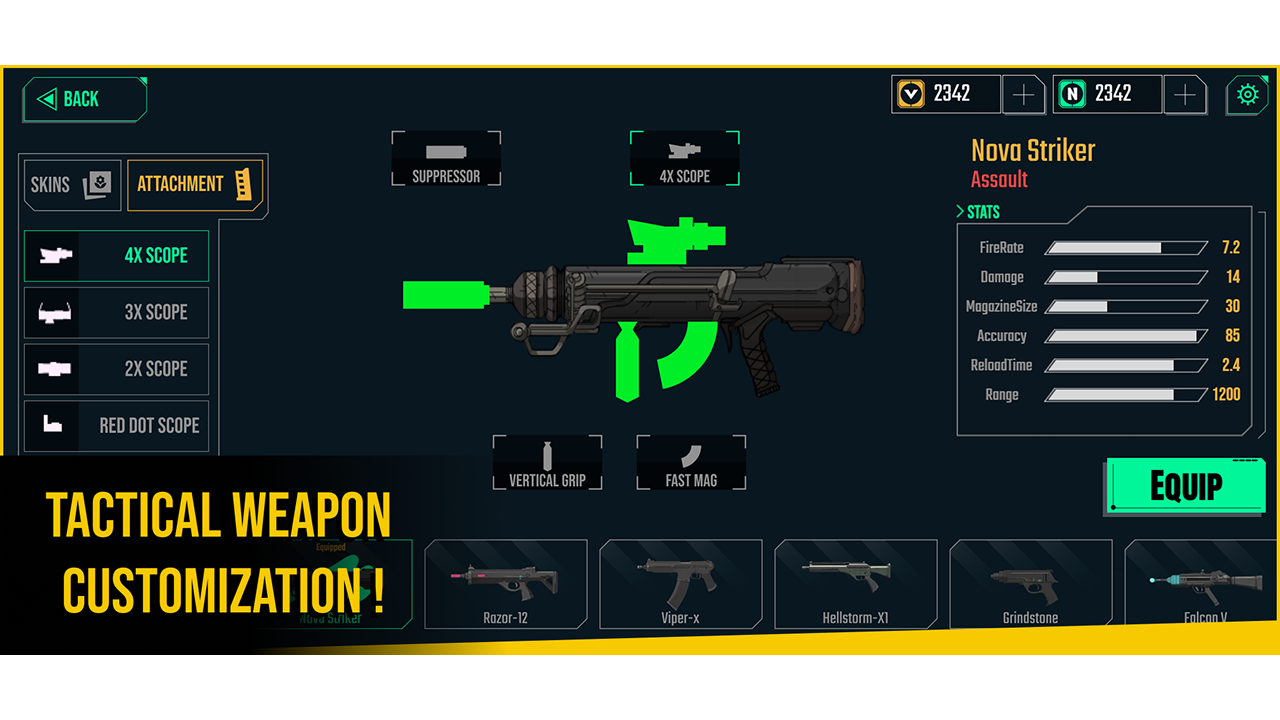Click the plus next to the V currency
Screen dimensions: 1280x720
point(1024,94)
